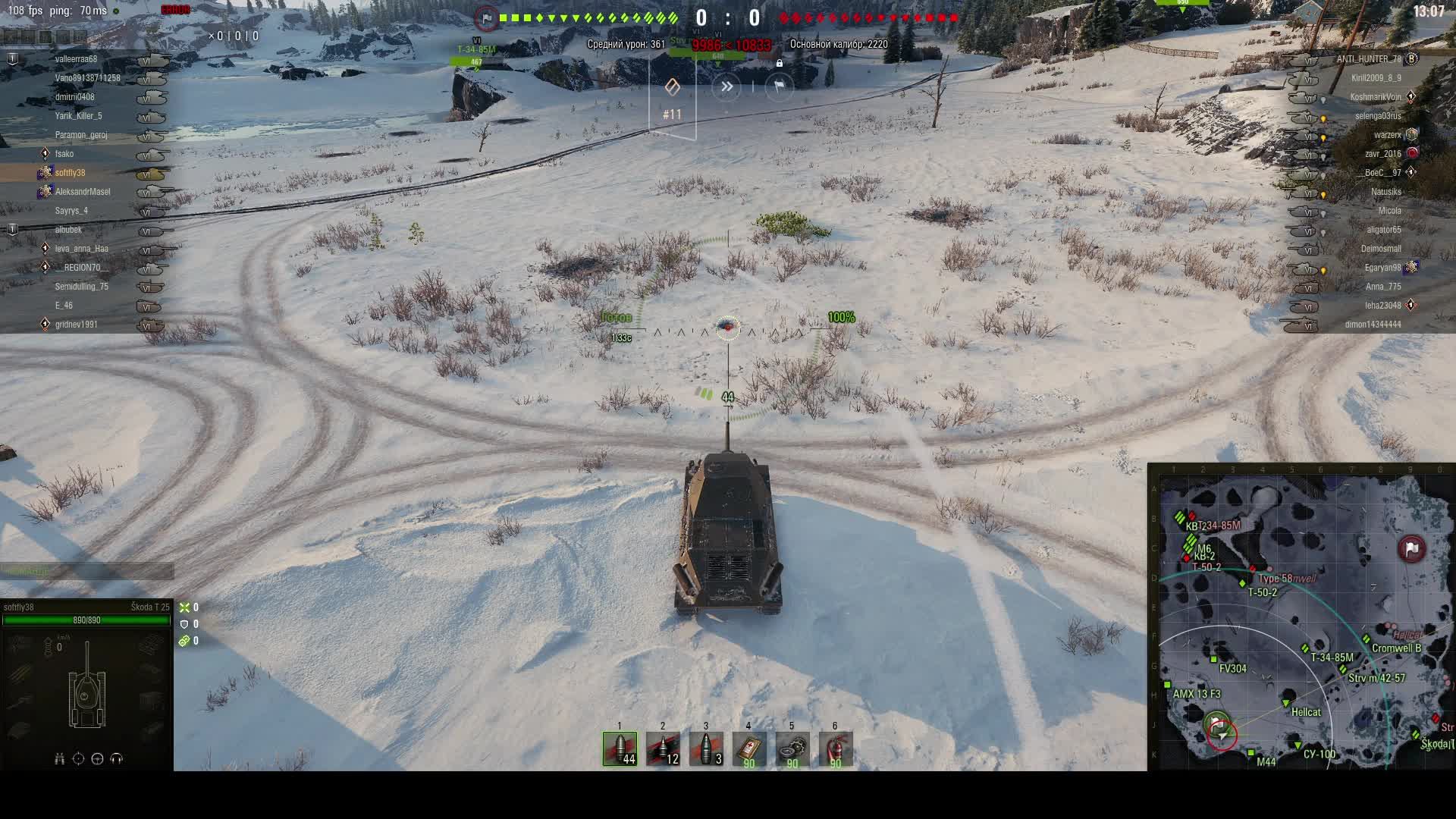Select enemy dimon14344444 in the roster
Screen dimensions: 1456x819
[1373, 325]
